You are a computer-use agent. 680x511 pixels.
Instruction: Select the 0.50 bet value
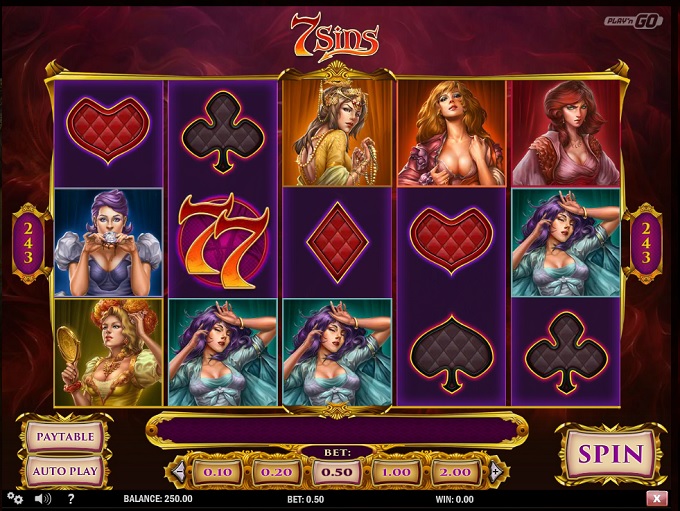click(336, 470)
